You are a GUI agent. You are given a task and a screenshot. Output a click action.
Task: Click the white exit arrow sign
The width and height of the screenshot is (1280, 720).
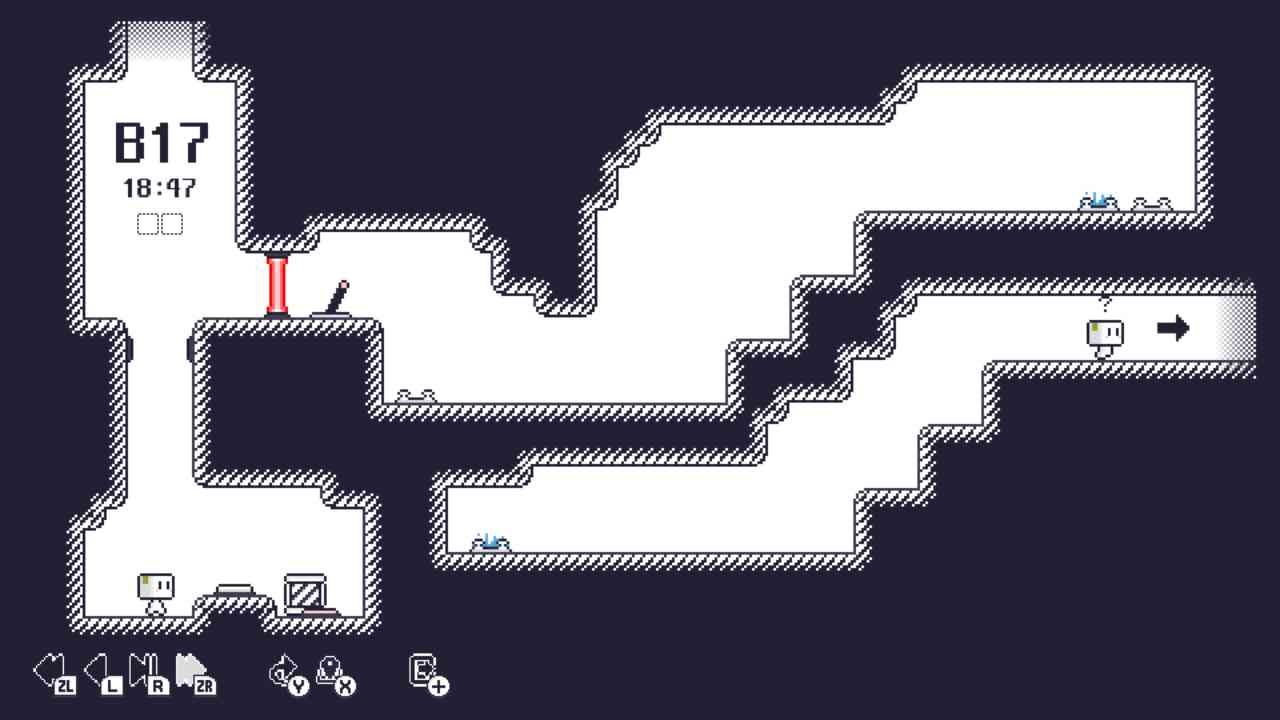coord(1173,326)
